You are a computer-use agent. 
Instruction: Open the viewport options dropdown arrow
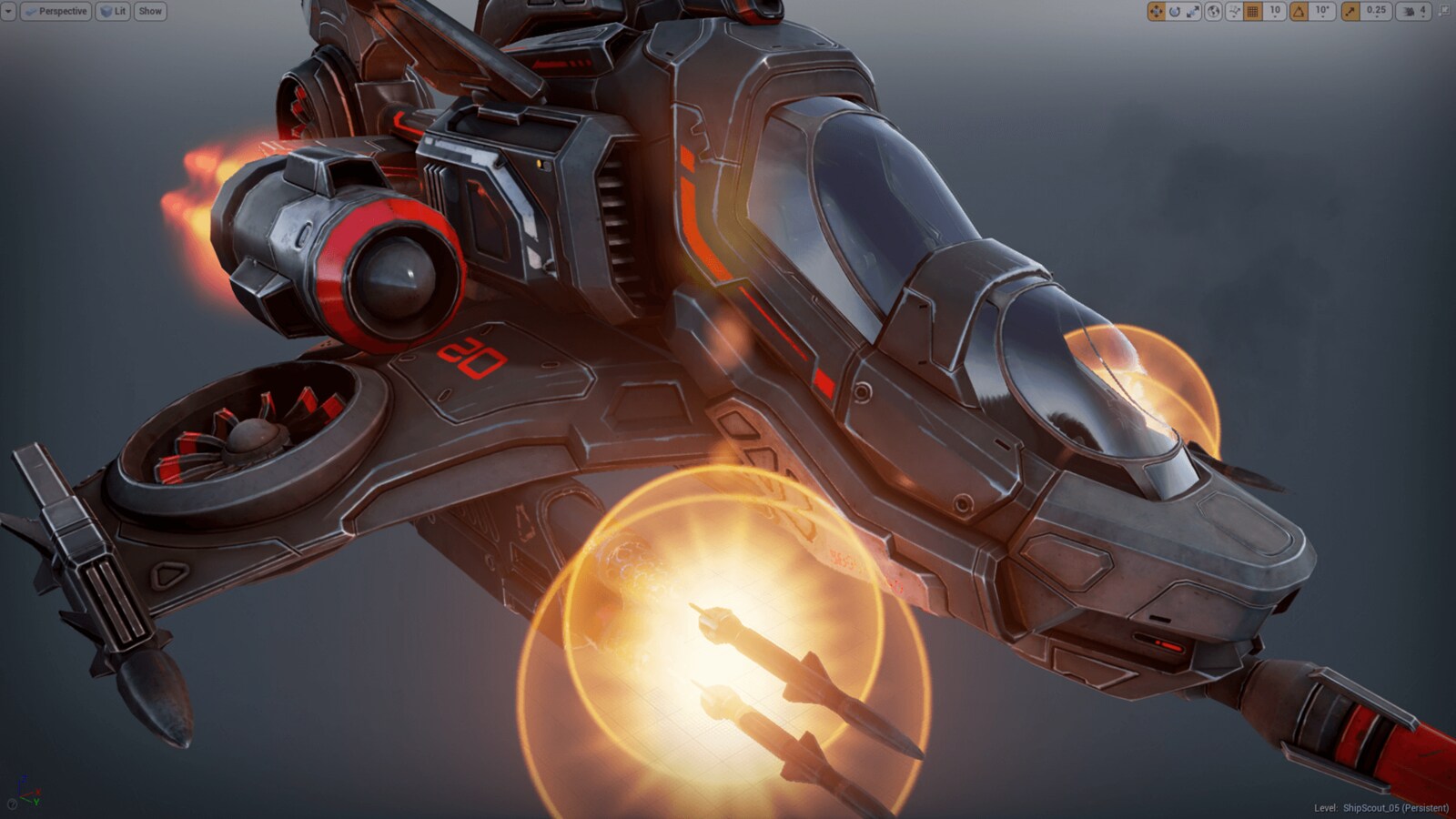(7, 11)
